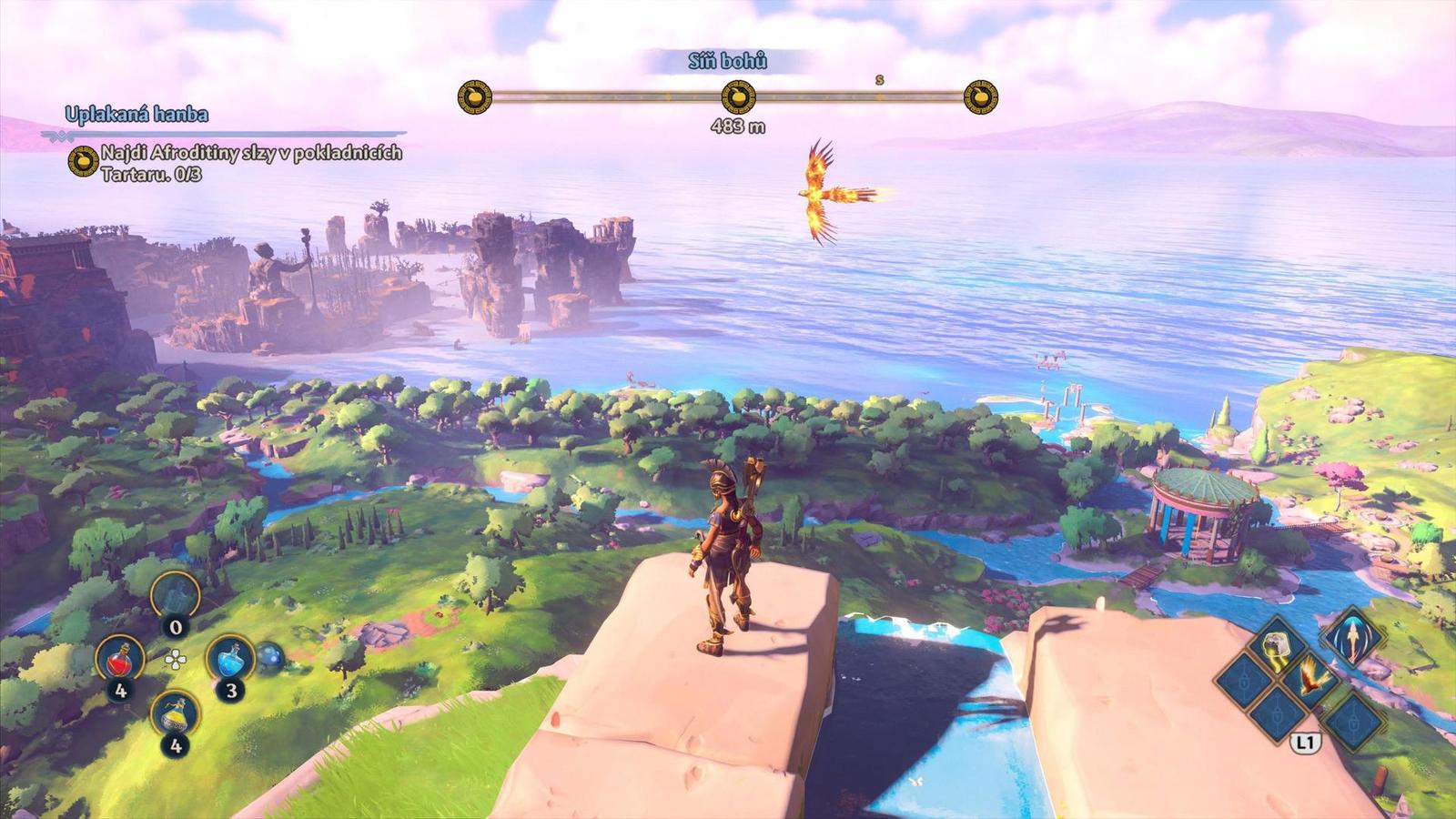Select the red health potion slot
1456x819 pixels.
click(120, 657)
